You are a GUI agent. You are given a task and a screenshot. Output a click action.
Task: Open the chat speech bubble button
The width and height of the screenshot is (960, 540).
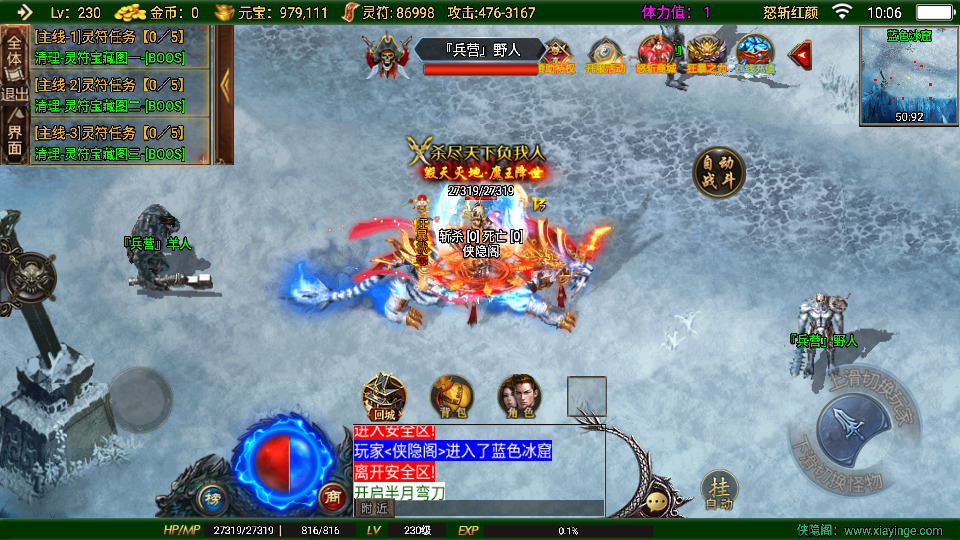tap(658, 501)
